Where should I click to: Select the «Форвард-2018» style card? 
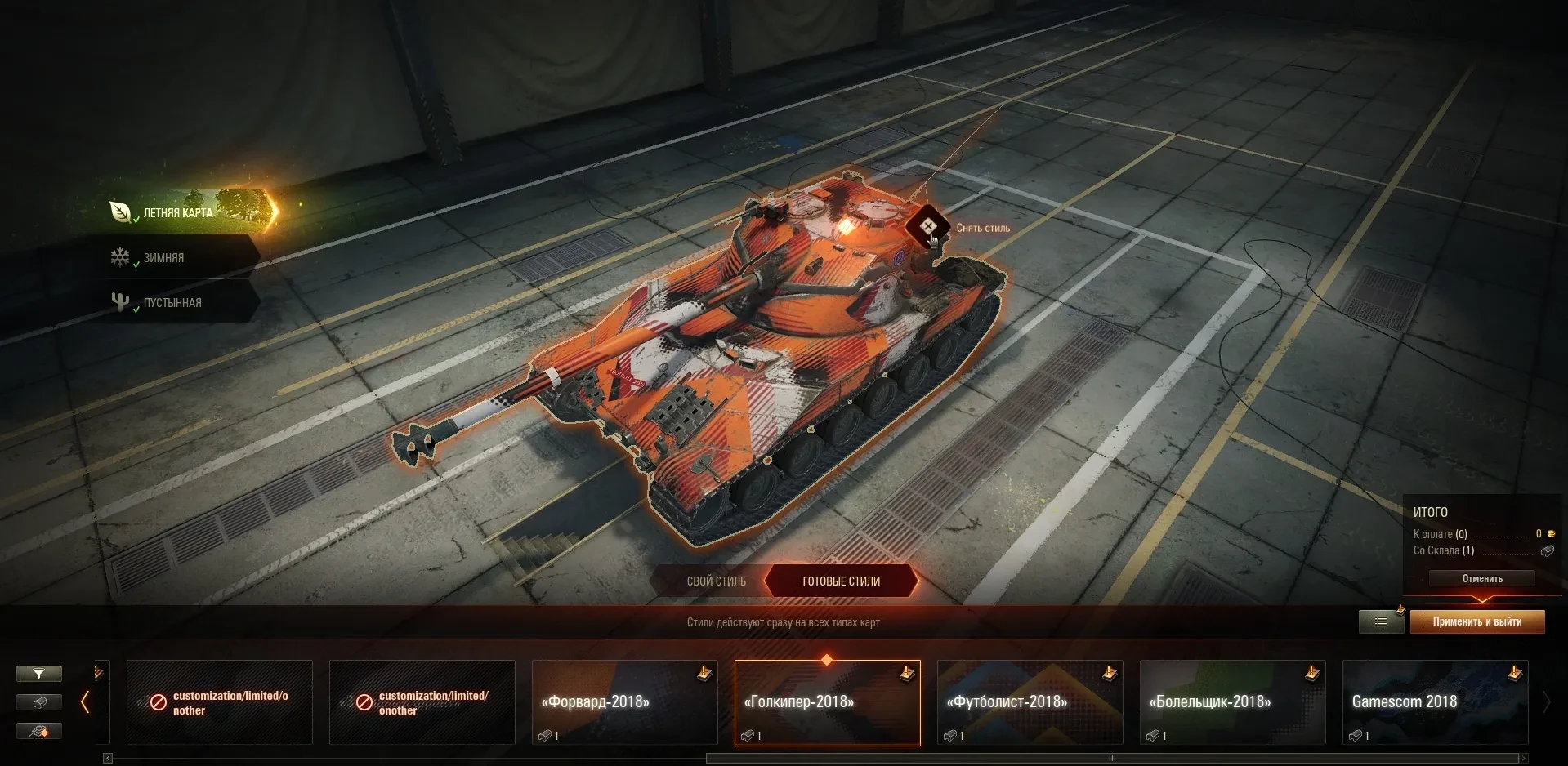coord(624,702)
